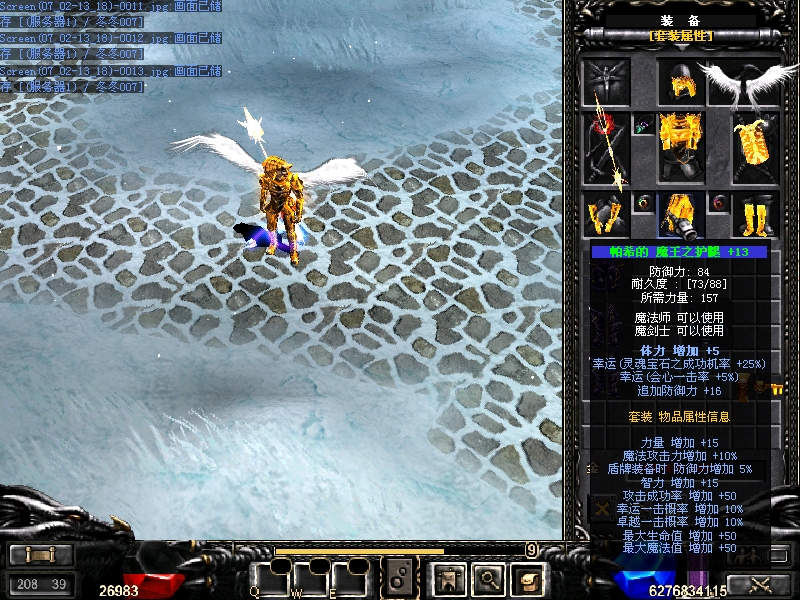Select the golden boots slot
The image size is (800, 600).
tap(755, 215)
